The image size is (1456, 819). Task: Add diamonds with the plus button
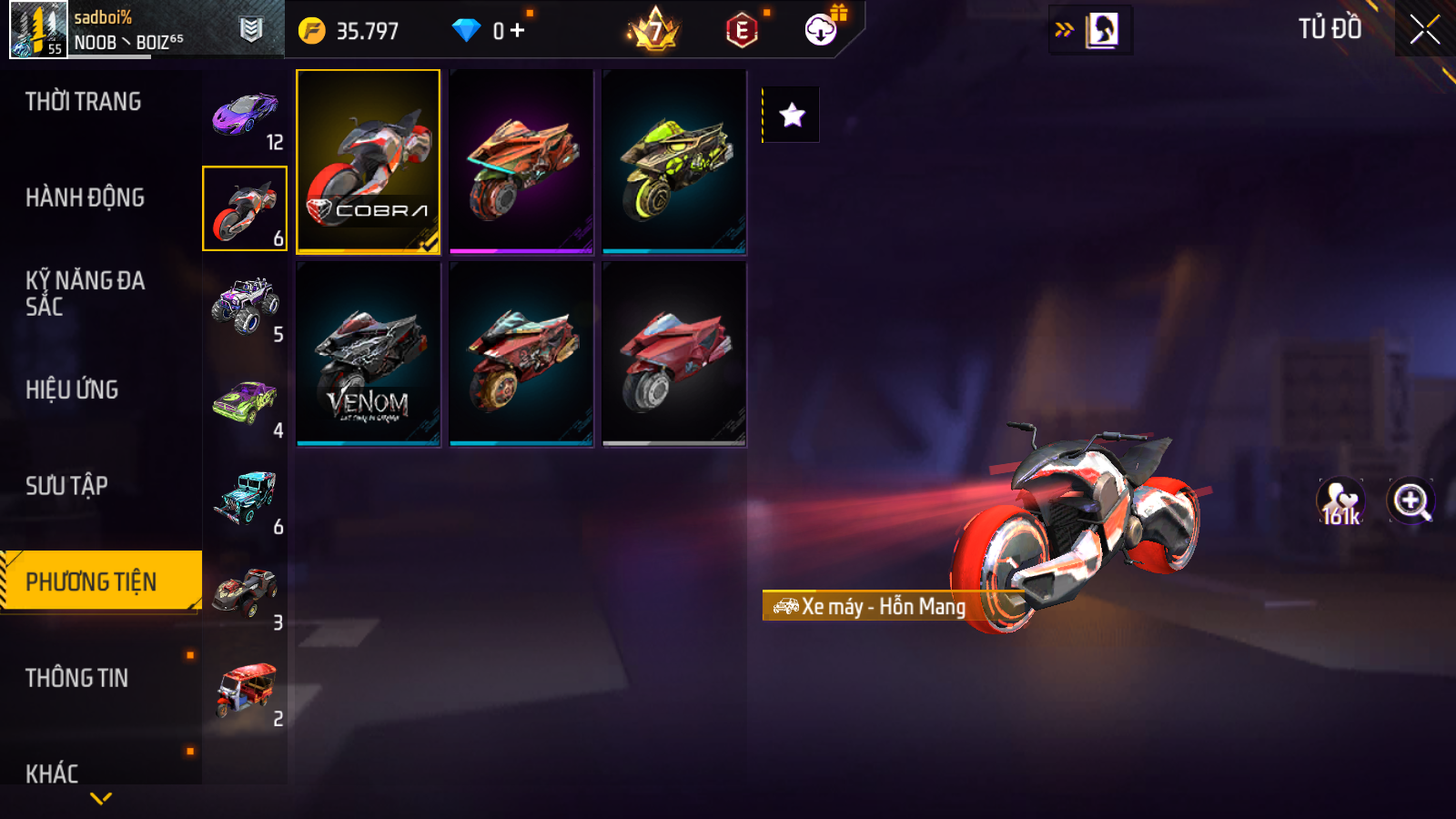pos(518,31)
